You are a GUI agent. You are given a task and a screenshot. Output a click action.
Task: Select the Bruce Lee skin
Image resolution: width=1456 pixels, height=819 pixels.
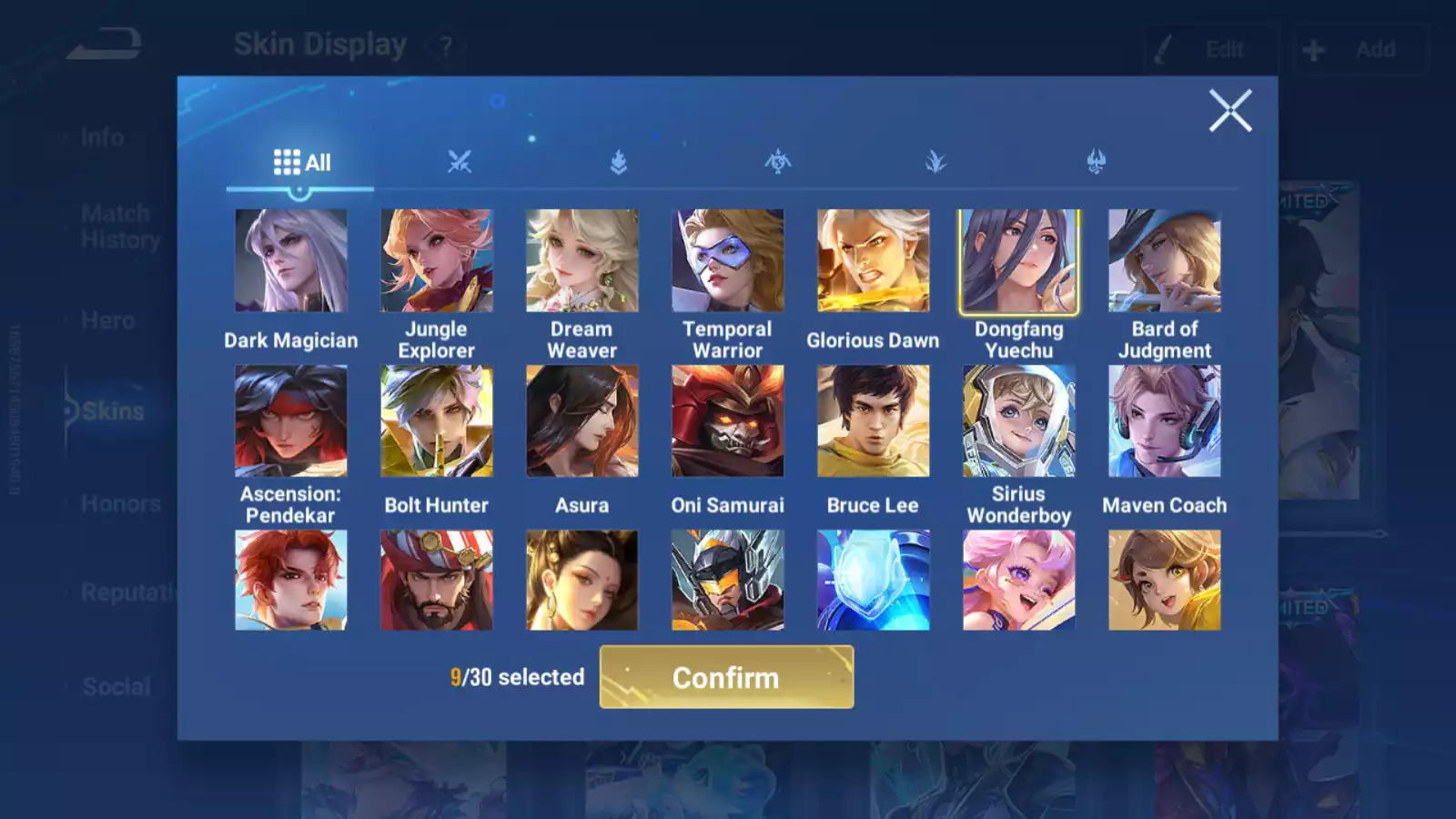pyautogui.click(x=873, y=420)
